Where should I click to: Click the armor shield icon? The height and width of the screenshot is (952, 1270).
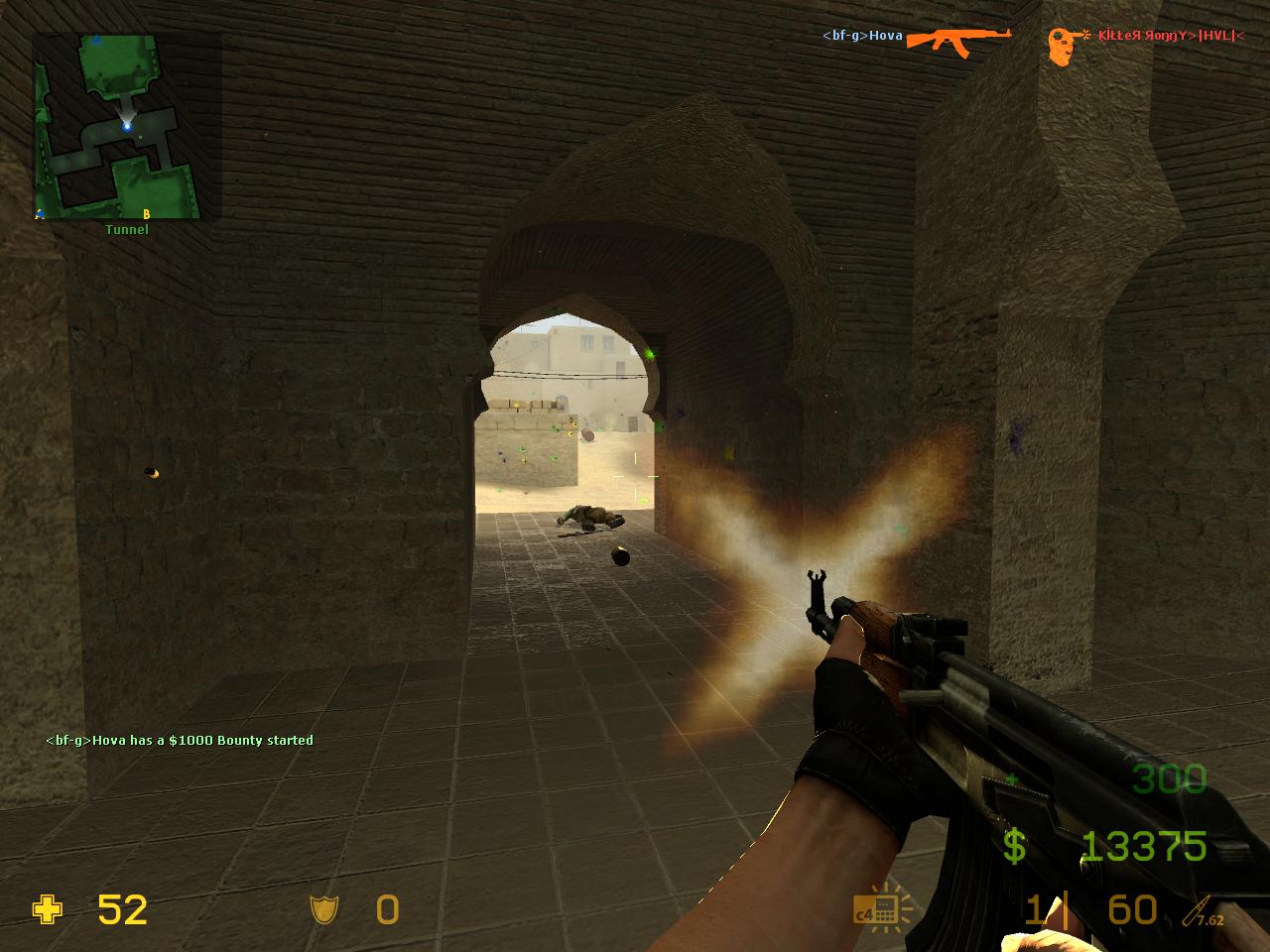pos(323,909)
